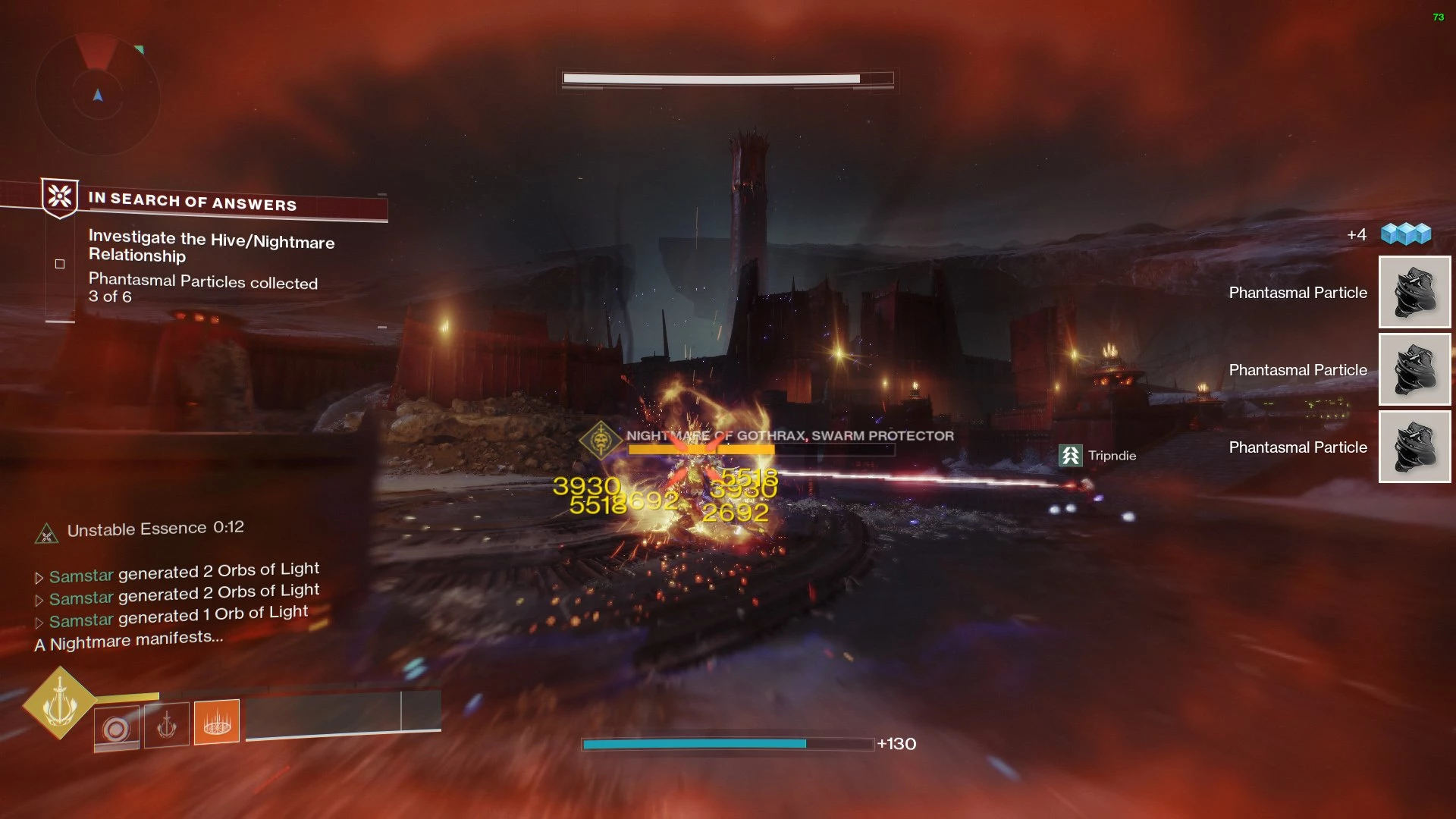Select the In Search of Answers shield emblem
Viewport: 1456px width, 819px height.
(60, 197)
